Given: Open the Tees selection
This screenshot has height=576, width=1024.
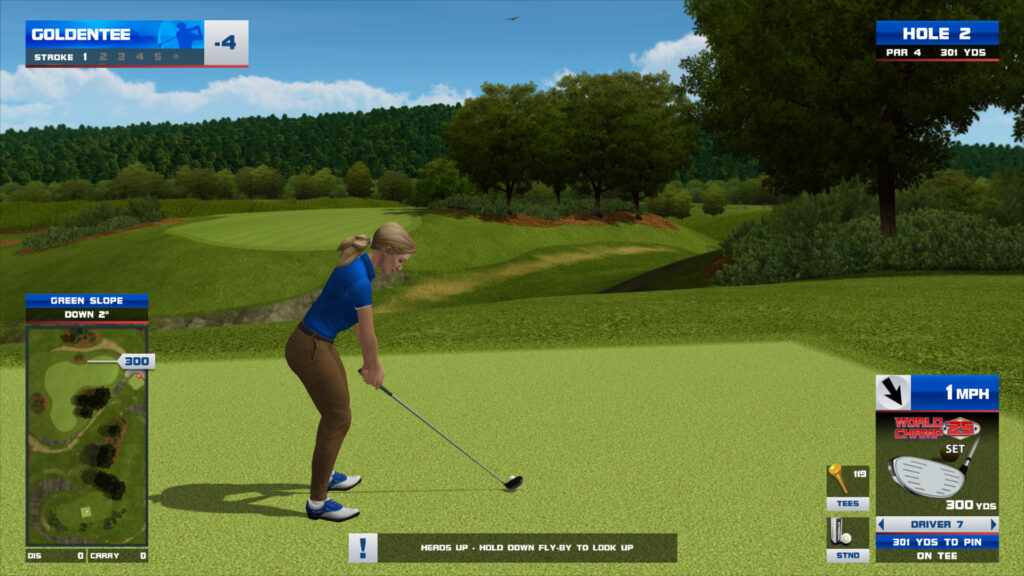Looking at the screenshot, I should (847, 487).
